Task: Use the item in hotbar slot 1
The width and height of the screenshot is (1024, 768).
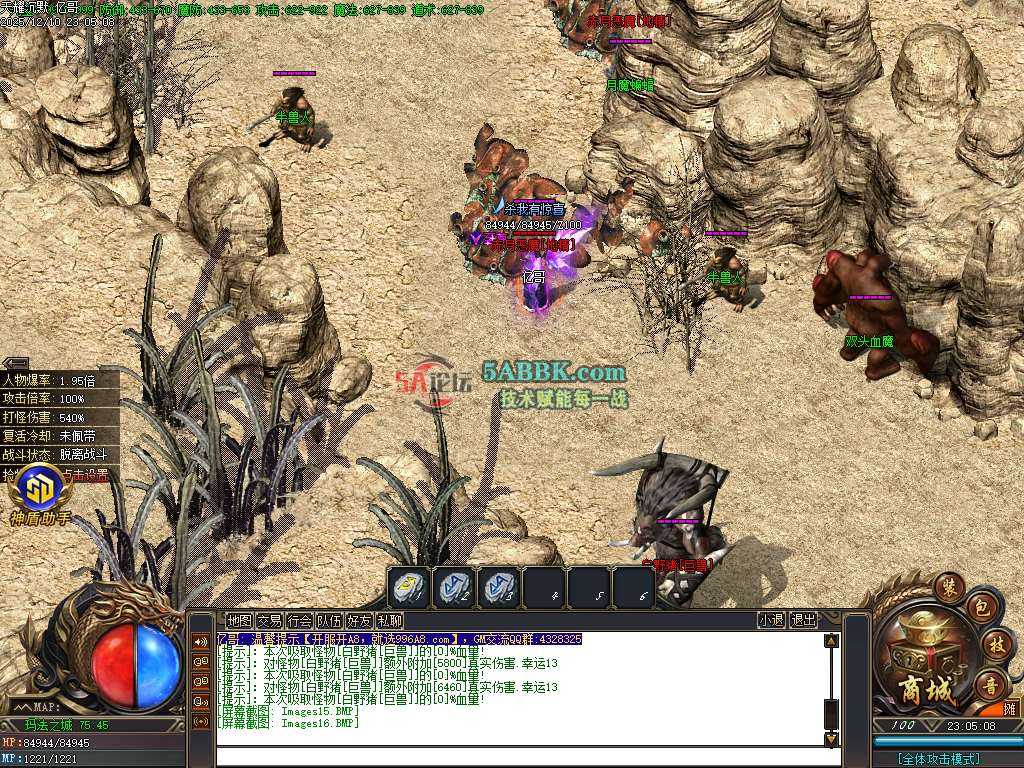Action: (408, 588)
